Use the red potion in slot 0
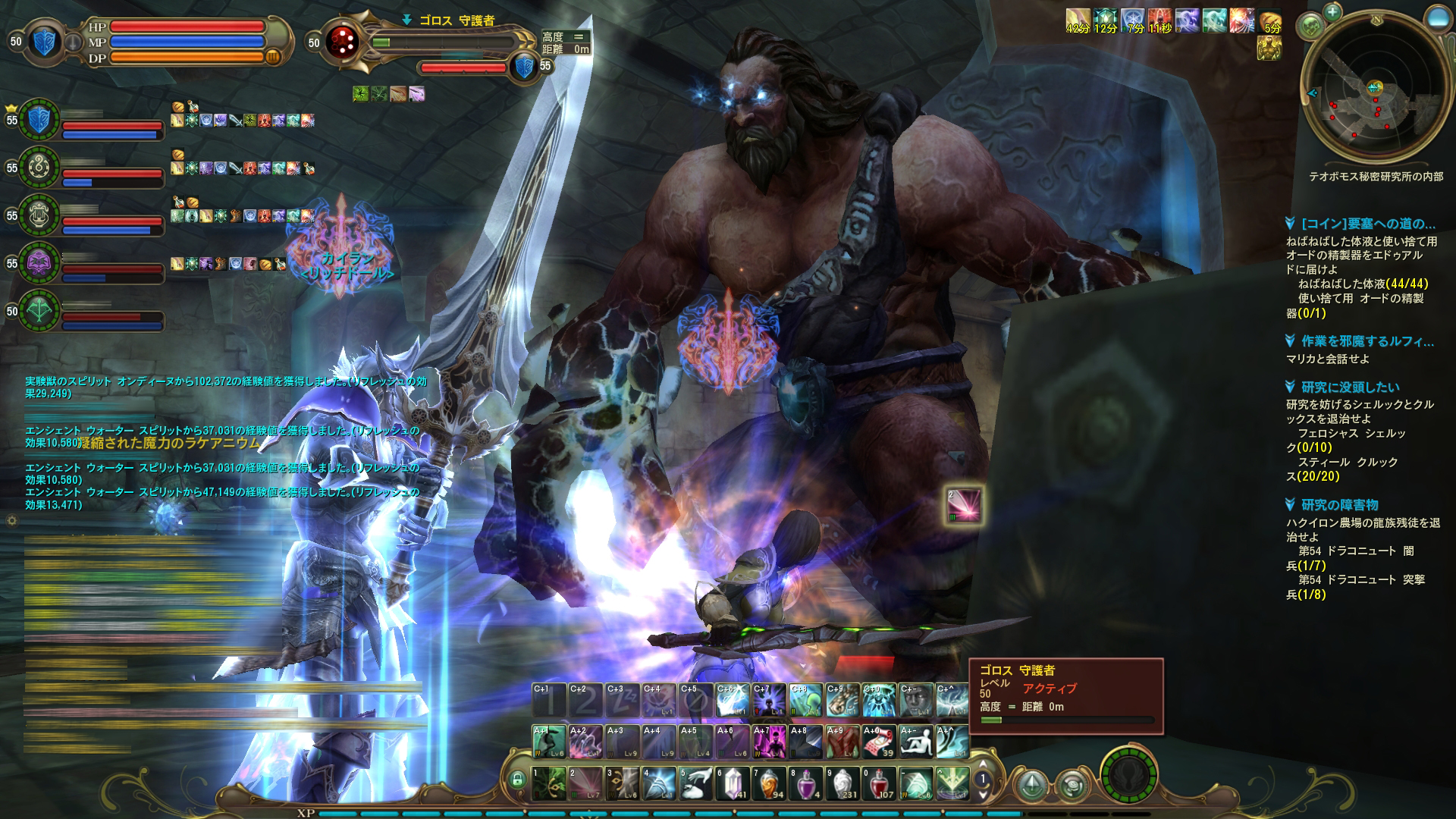This screenshot has height=819, width=1456. coord(879,783)
